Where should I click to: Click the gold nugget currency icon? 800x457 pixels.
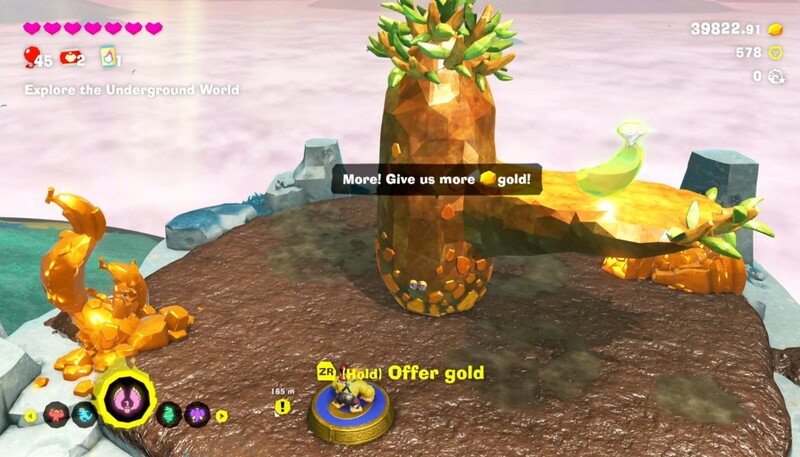click(775, 29)
